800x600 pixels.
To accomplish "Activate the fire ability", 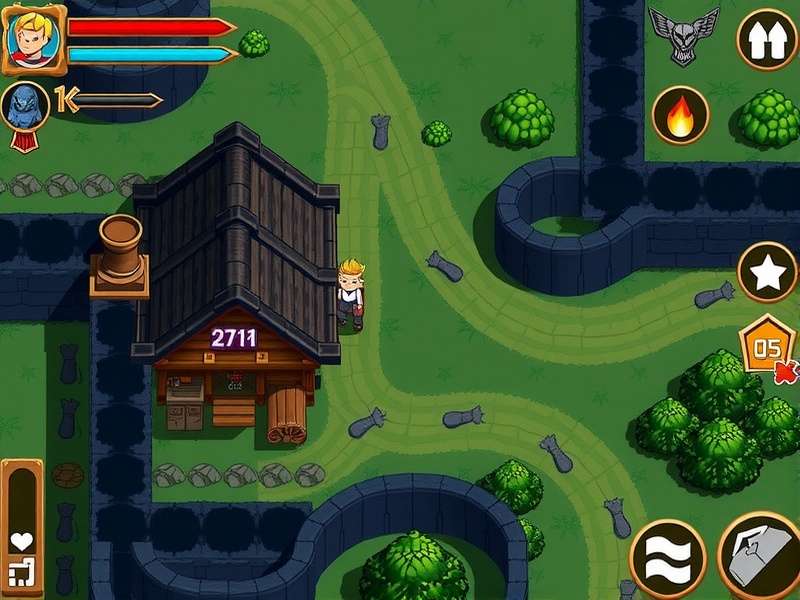I will click(x=680, y=116).
